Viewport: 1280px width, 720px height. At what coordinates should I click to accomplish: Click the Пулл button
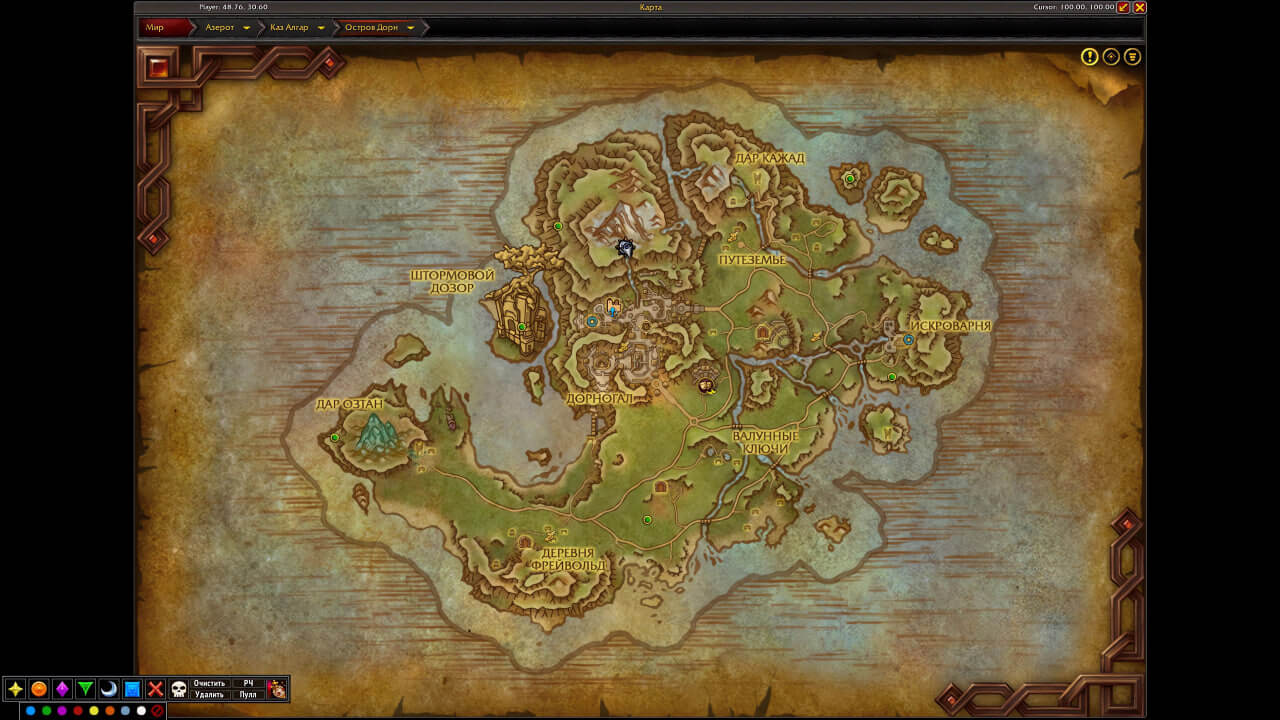click(248, 694)
